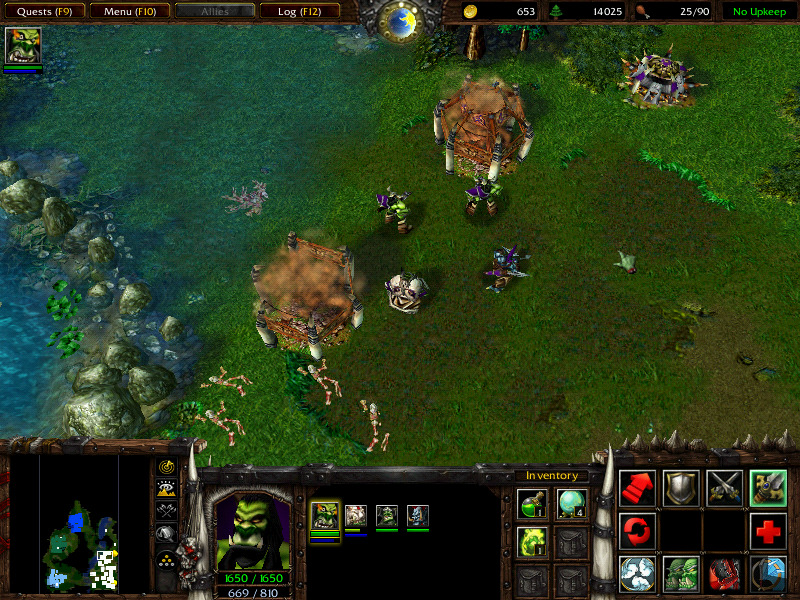
Task: Use the glowing green inventory item
Action: click(x=532, y=543)
